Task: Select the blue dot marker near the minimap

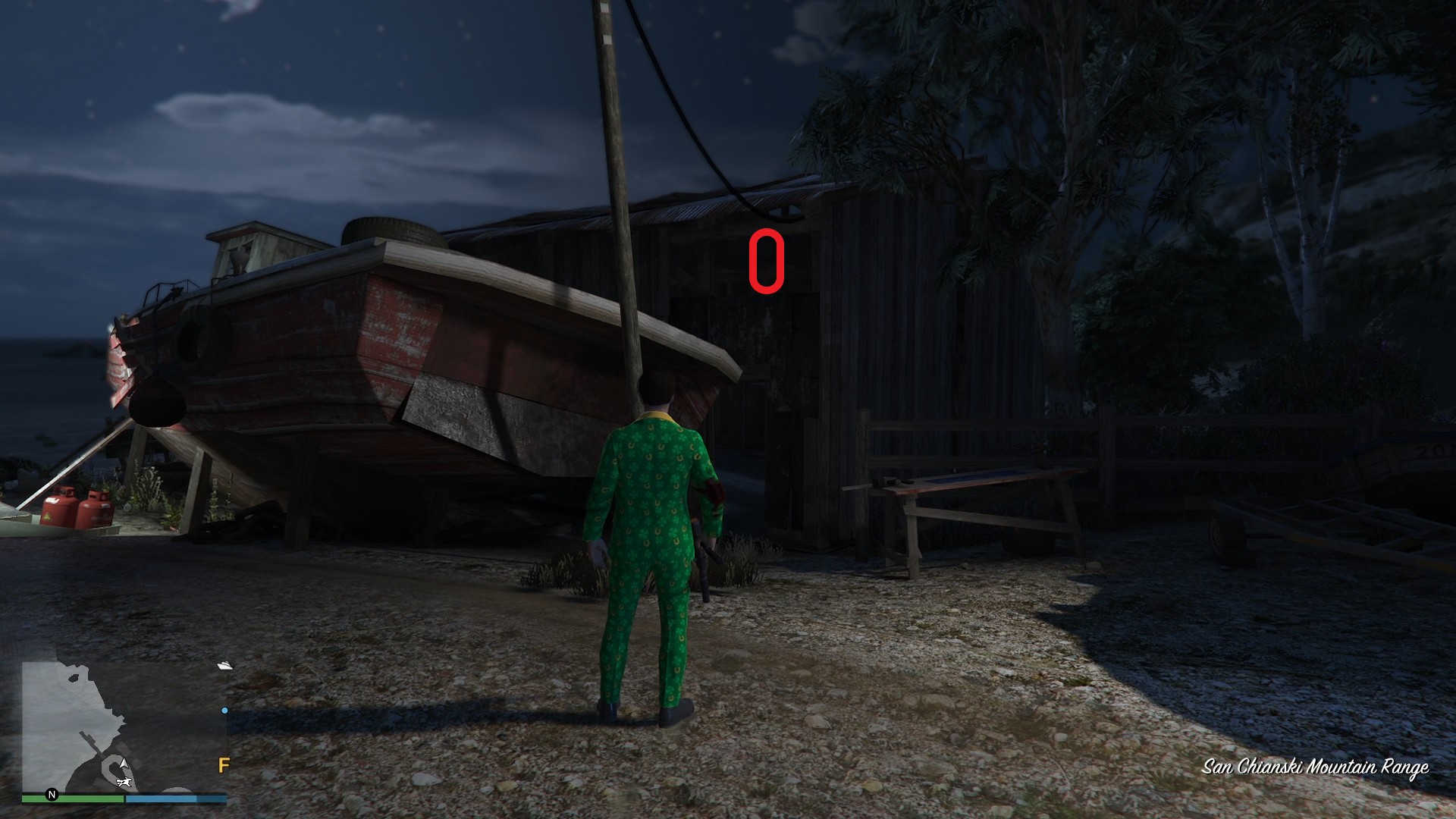Action: [224, 710]
